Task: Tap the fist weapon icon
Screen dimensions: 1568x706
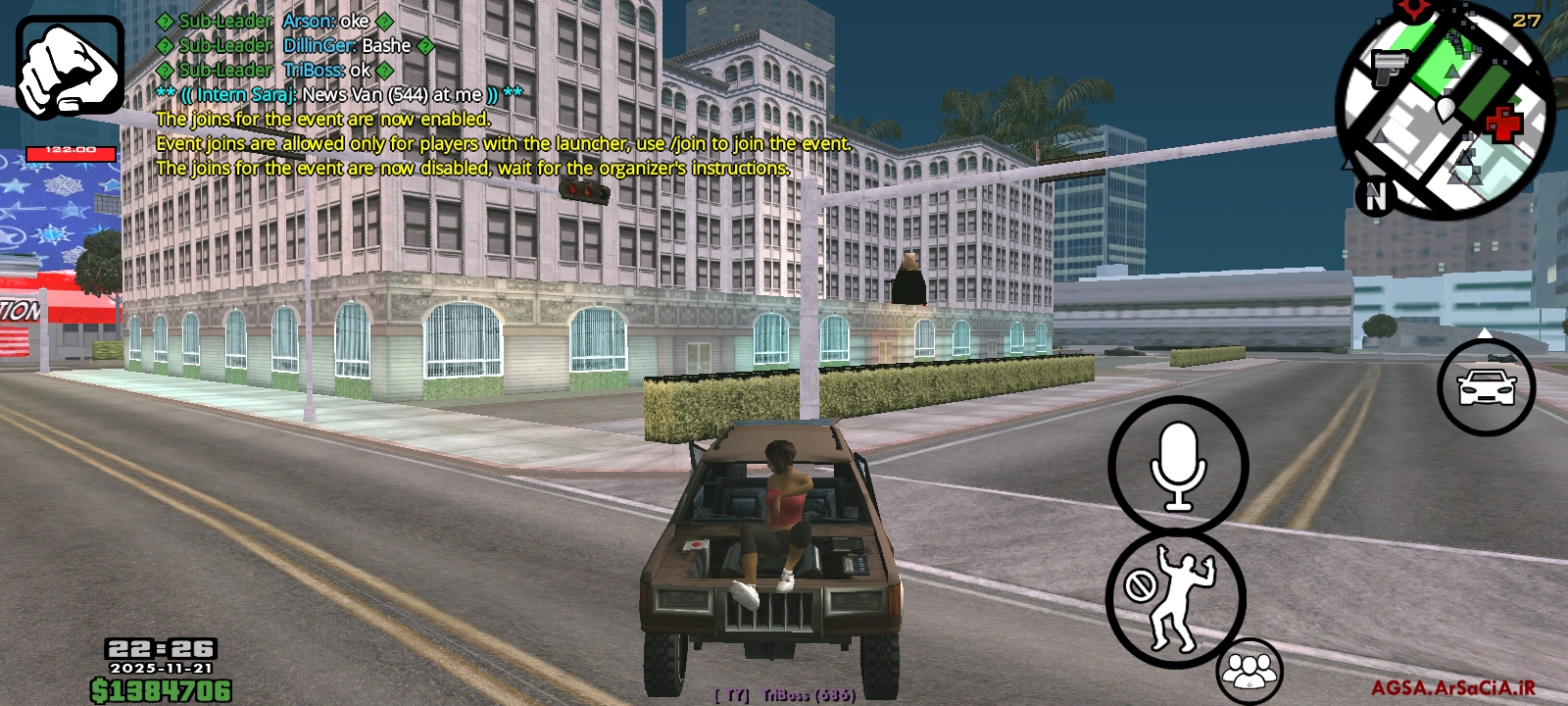Action: click(x=70, y=67)
